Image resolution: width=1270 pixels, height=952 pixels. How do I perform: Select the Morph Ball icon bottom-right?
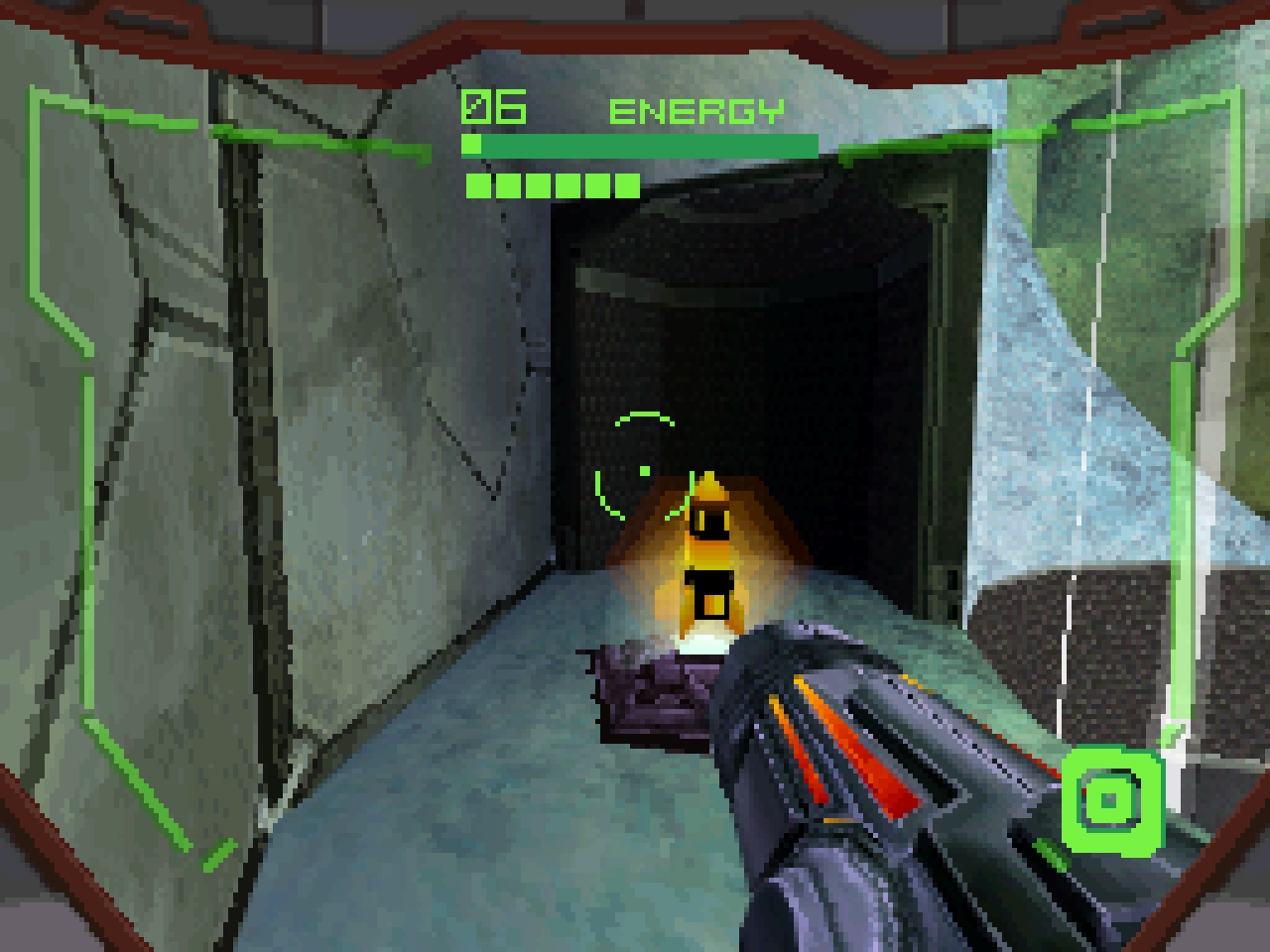click(1114, 801)
